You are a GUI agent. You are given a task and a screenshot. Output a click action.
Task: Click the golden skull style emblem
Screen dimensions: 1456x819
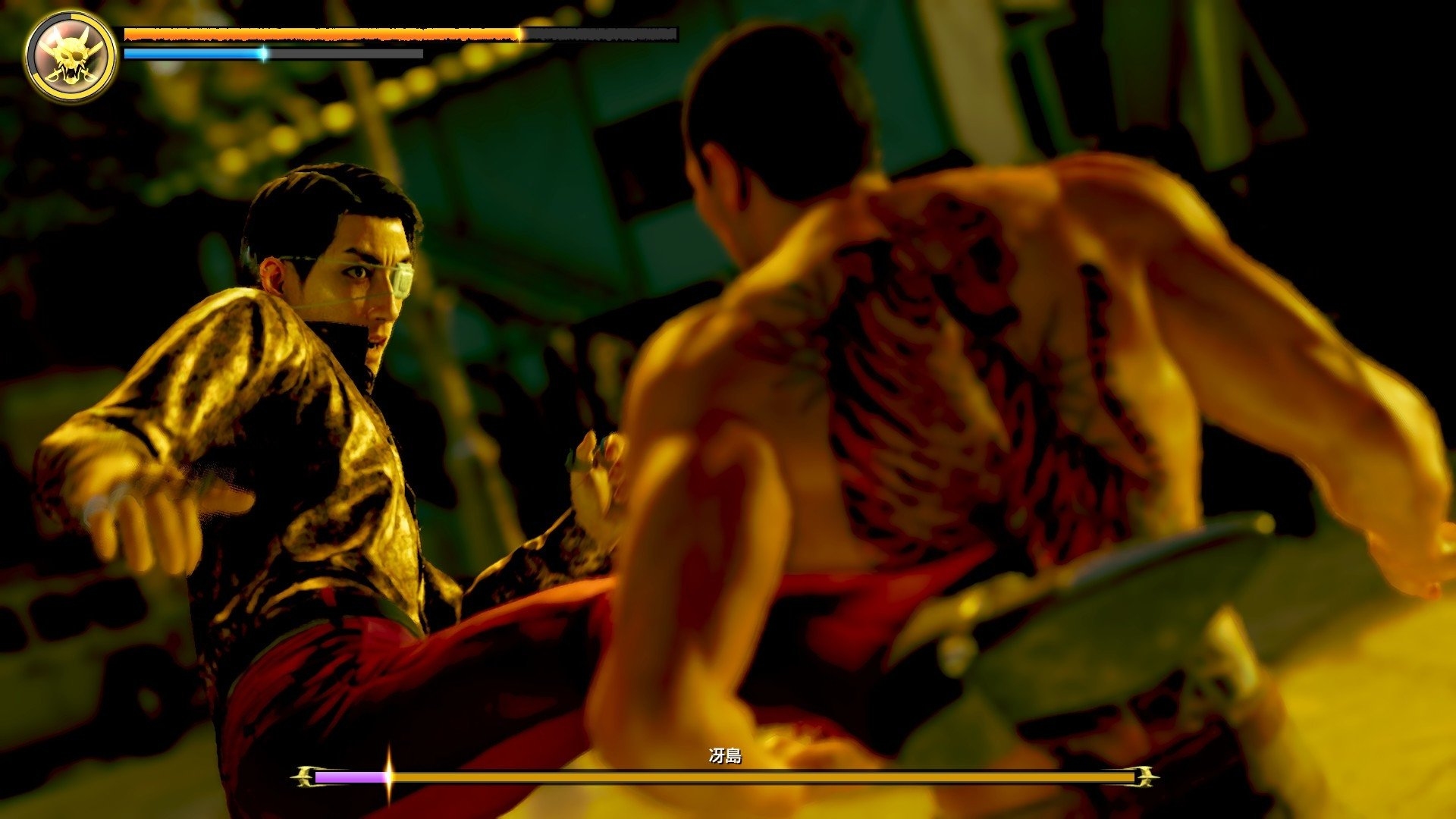tap(71, 56)
